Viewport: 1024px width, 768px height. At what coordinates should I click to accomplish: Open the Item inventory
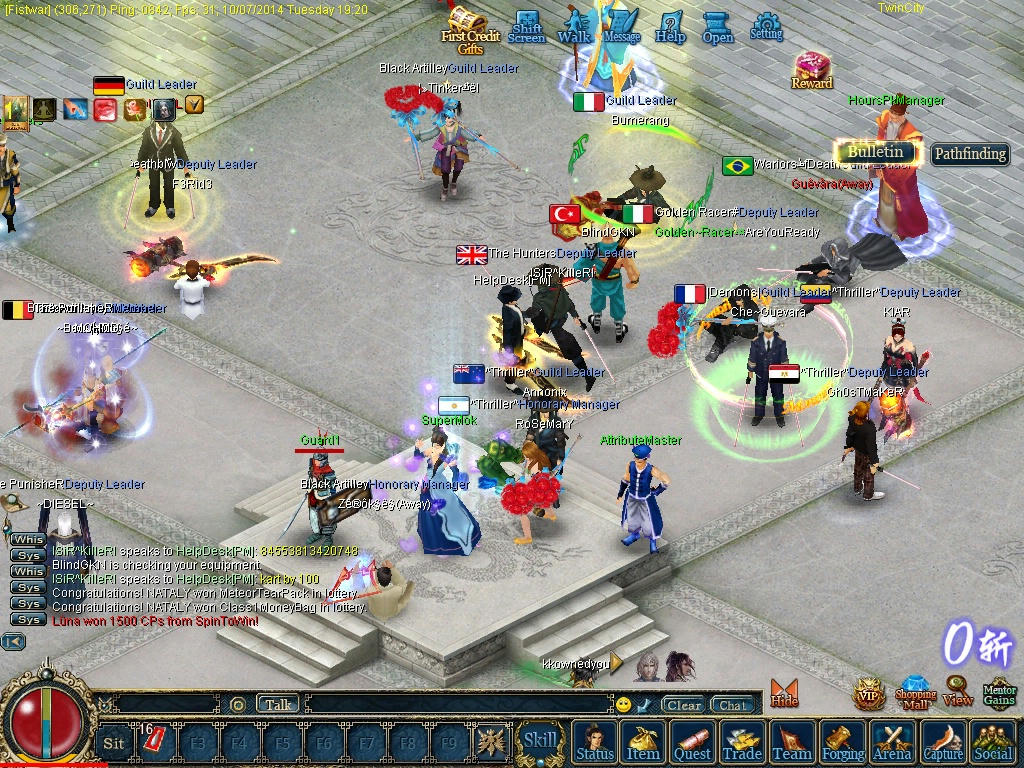point(643,743)
